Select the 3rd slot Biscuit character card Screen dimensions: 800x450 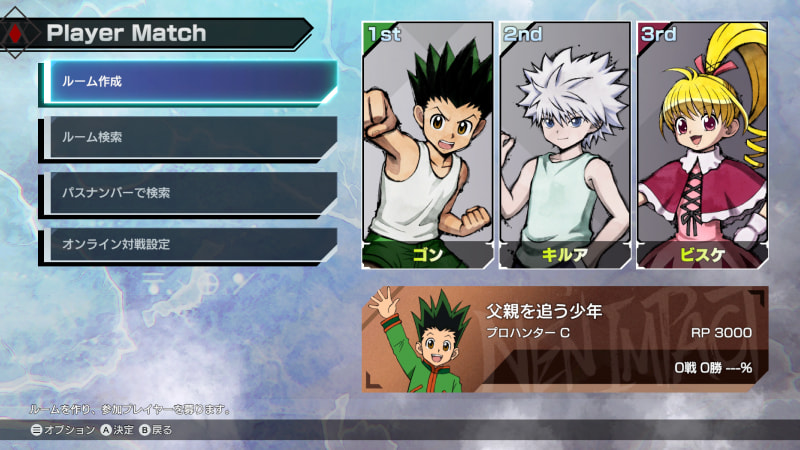702,145
